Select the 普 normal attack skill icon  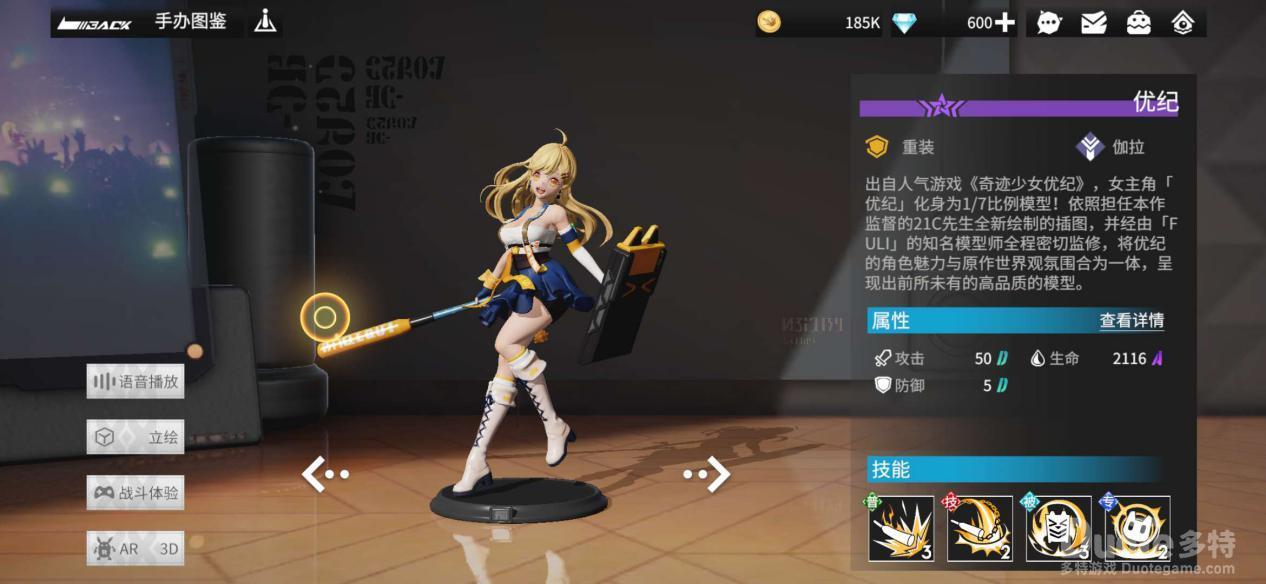[901, 528]
